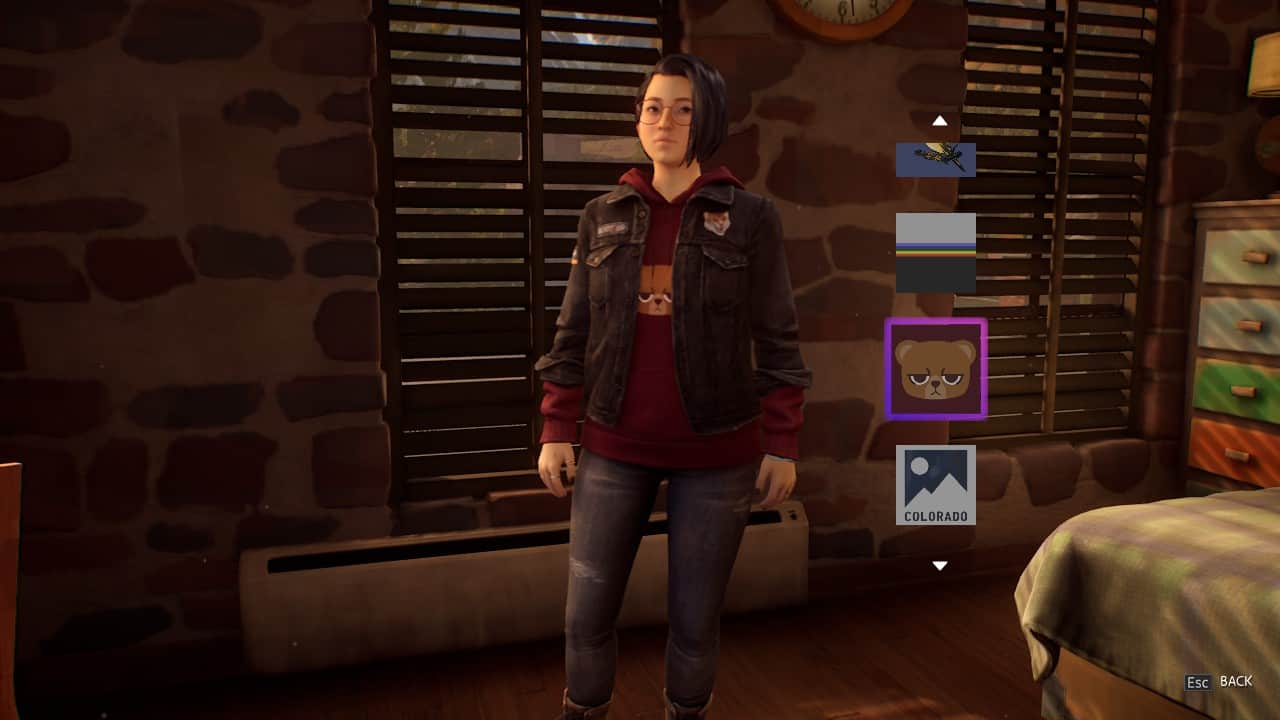
Task: Select the bird and moon outfit thumbnail
Action: point(935,159)
